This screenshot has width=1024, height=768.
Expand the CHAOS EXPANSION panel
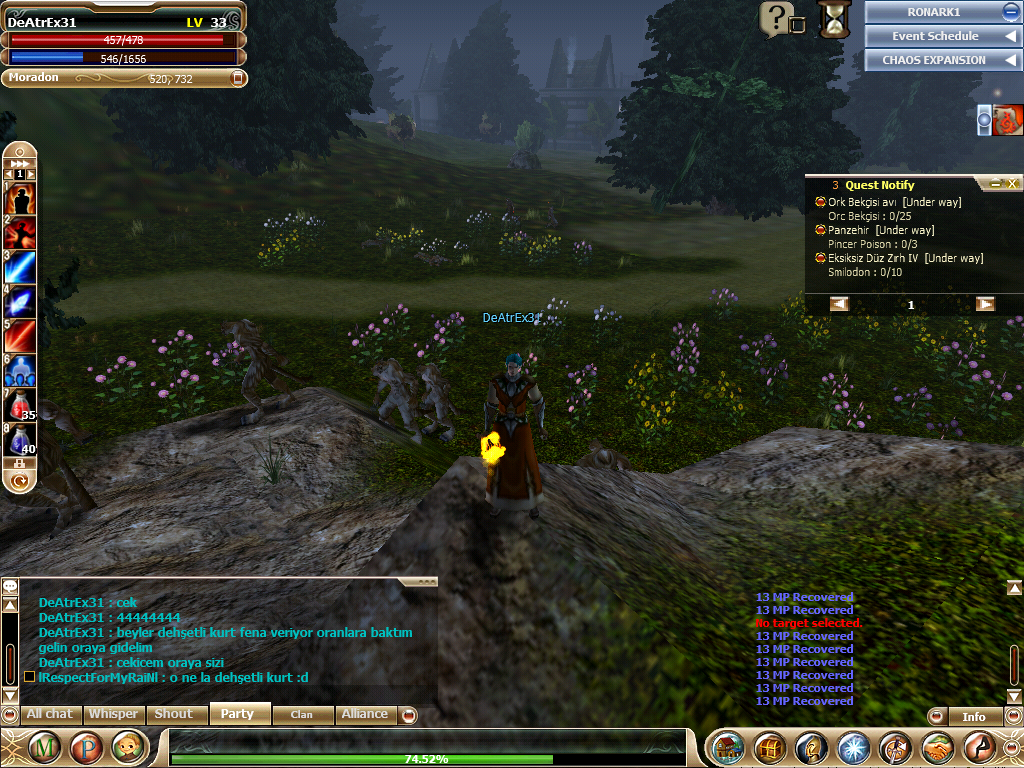pyautogui.click(x=936, y=60)
